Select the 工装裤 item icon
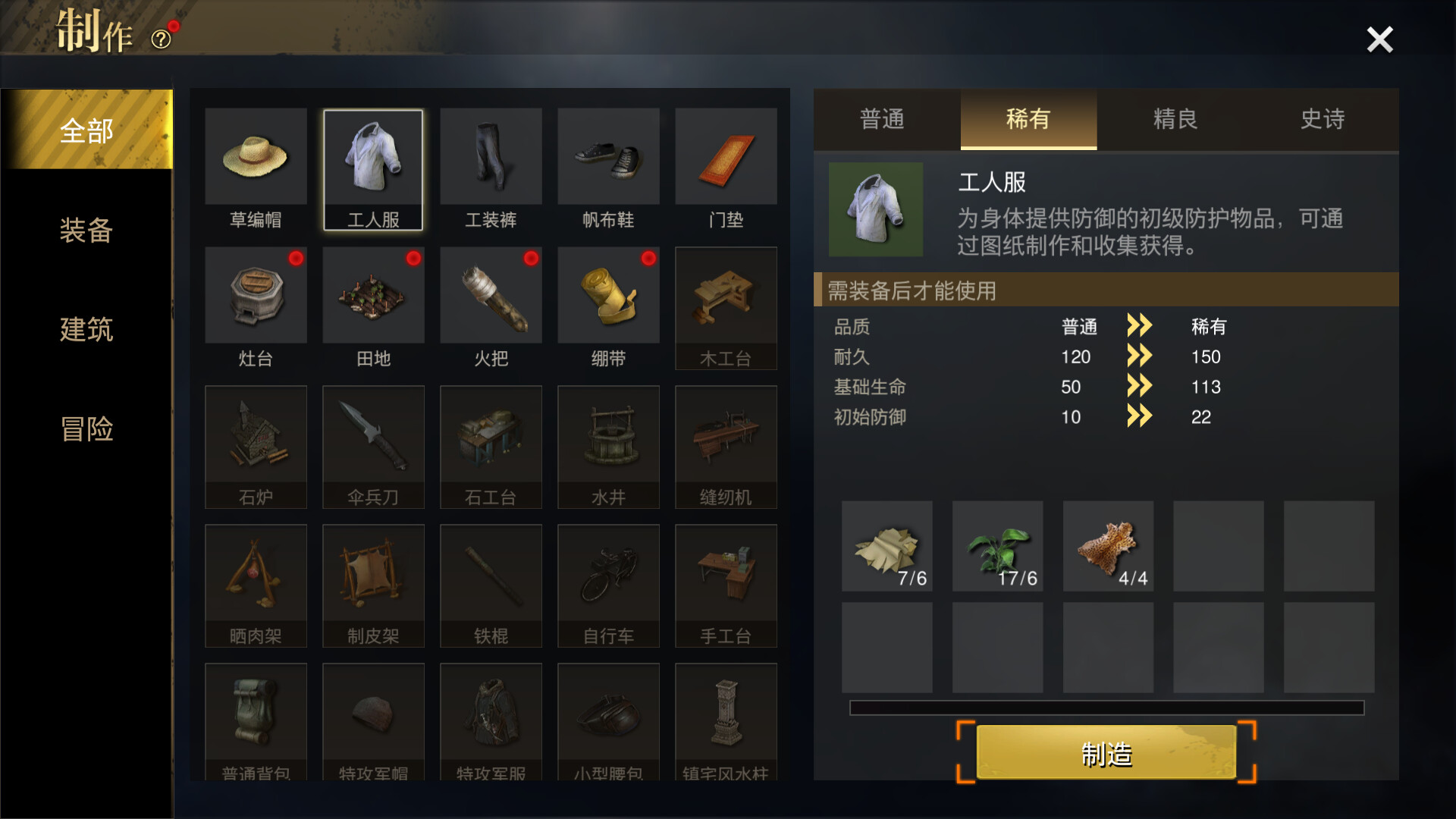 [491, 157]
